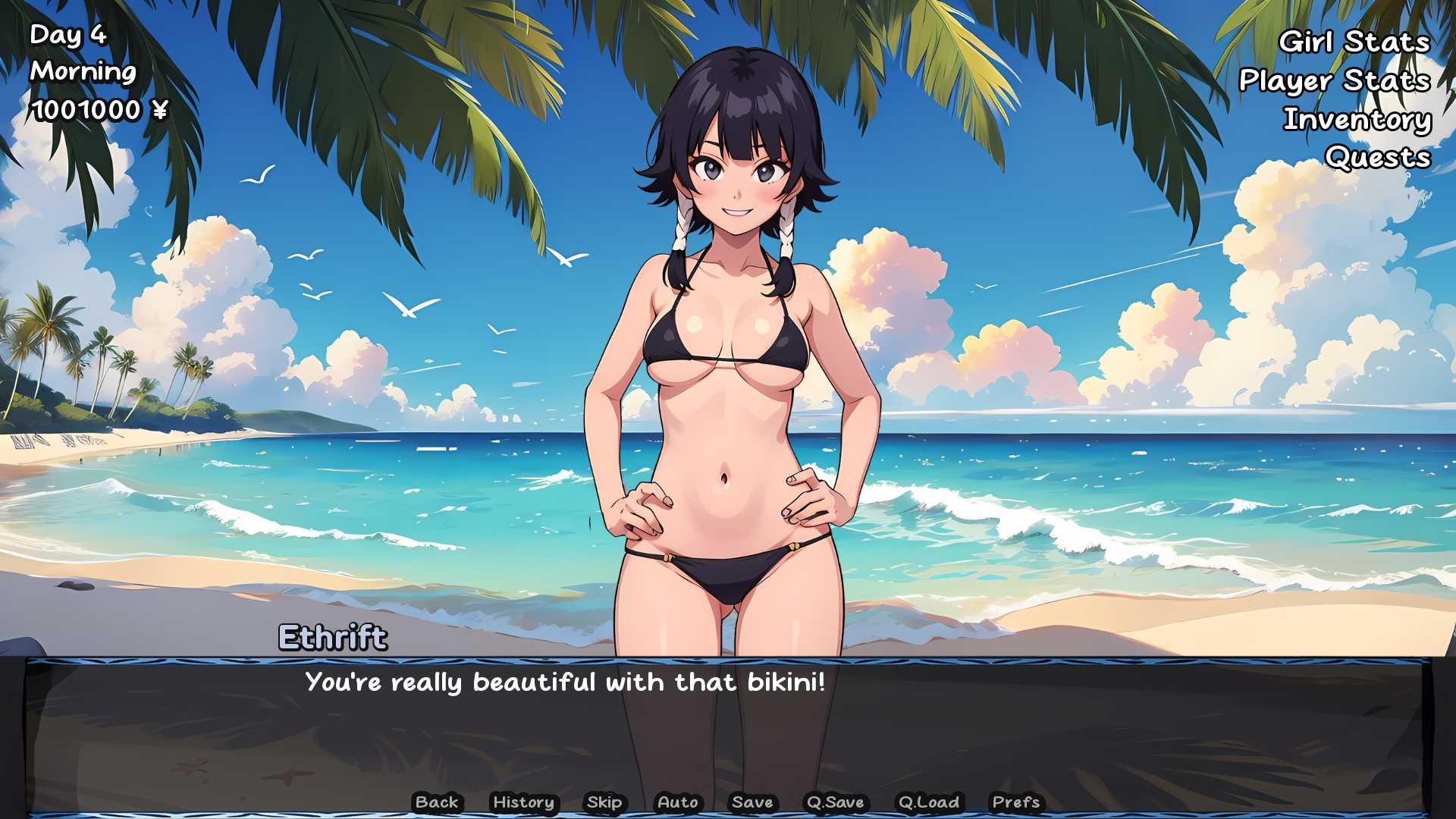Show the Quests list

[x=1377, y=158]
